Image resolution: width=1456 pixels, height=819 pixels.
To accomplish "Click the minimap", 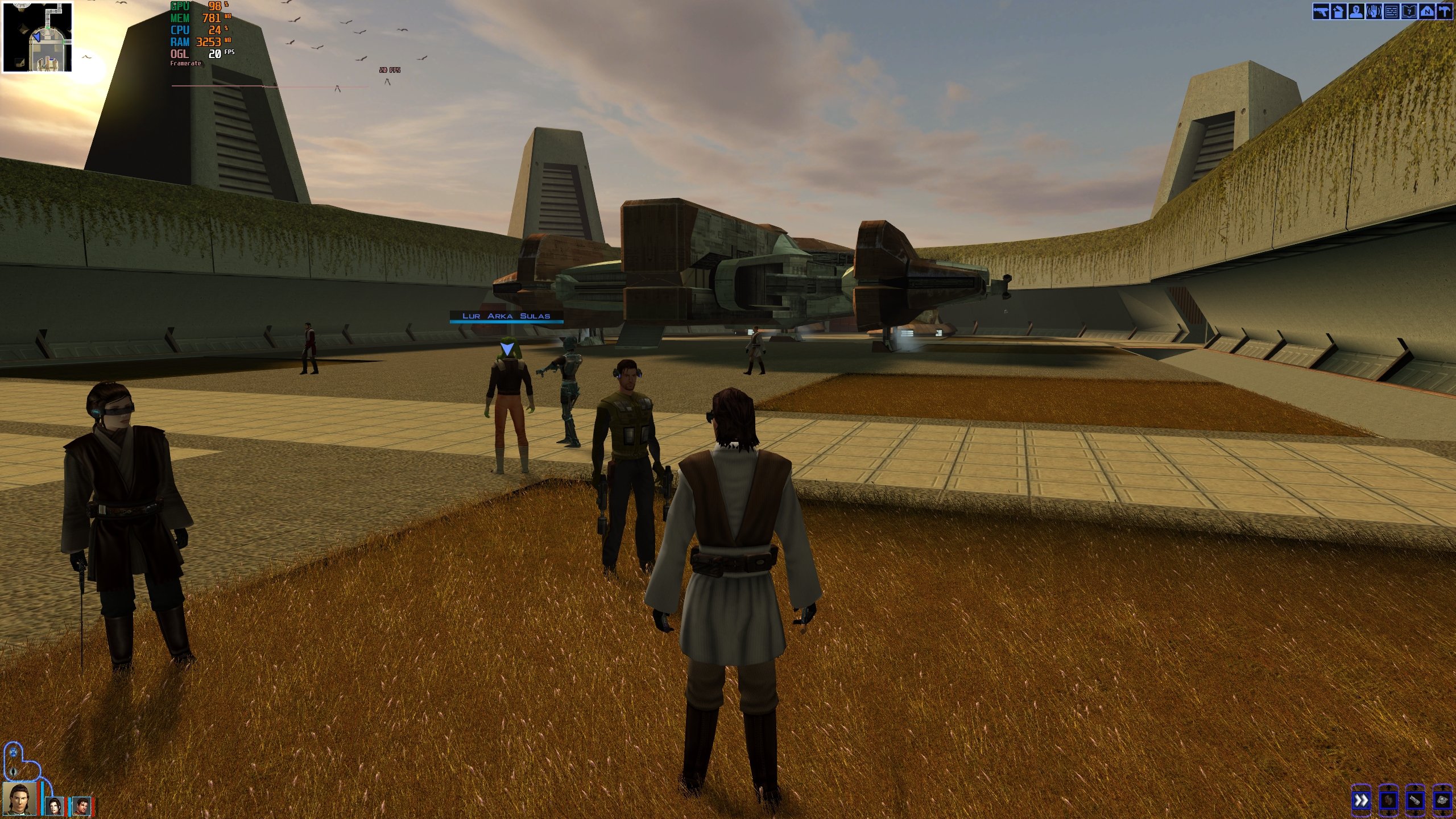I will pos(38,37).
